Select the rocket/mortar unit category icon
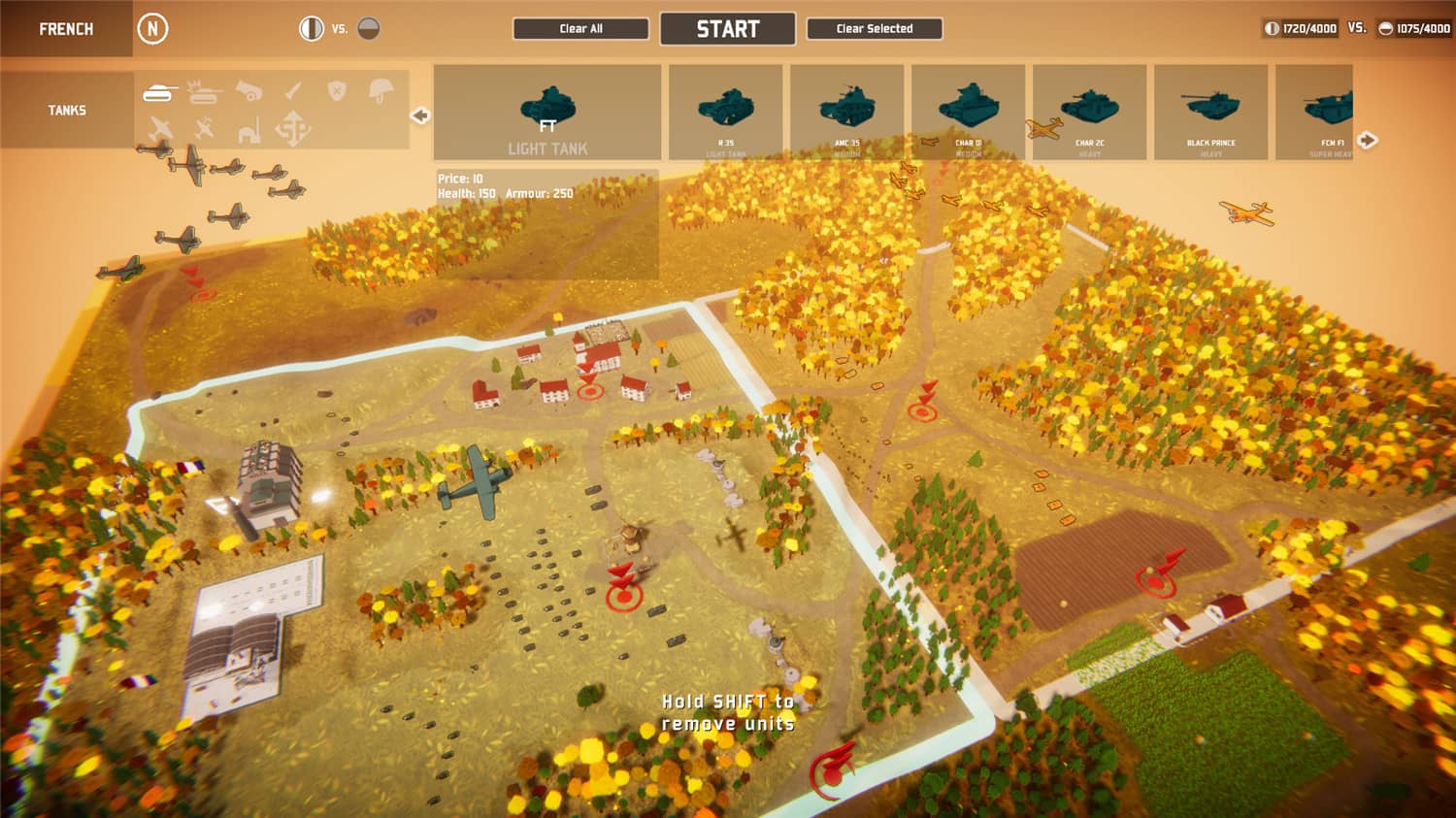This screenshot has width=1456, height=818. (x=291, y=91)
